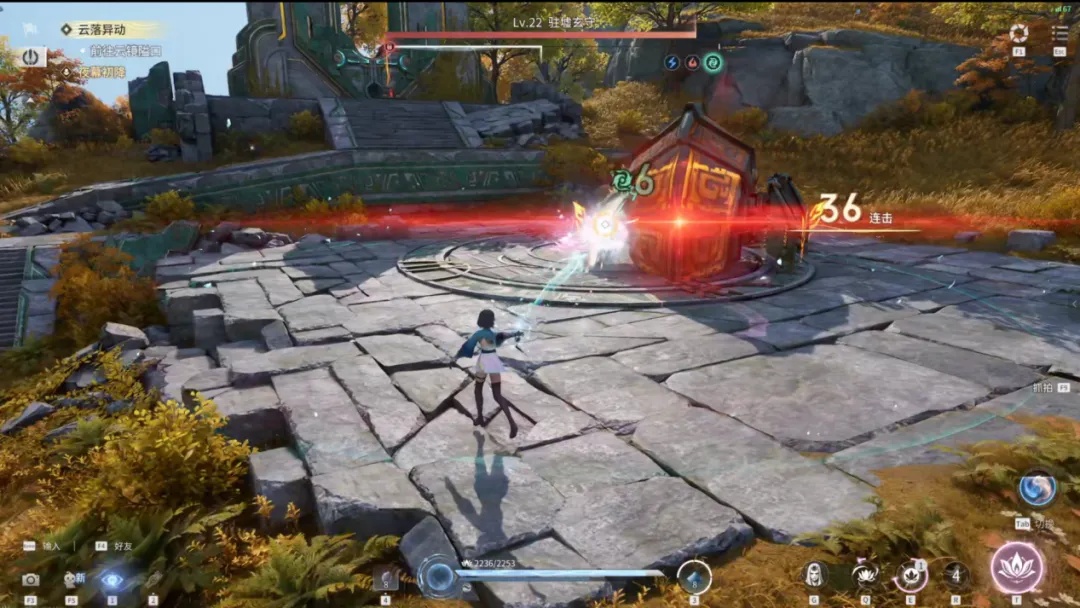Activate the glowing blue eye skill
Screen dimensions: 1080x608
112,579
